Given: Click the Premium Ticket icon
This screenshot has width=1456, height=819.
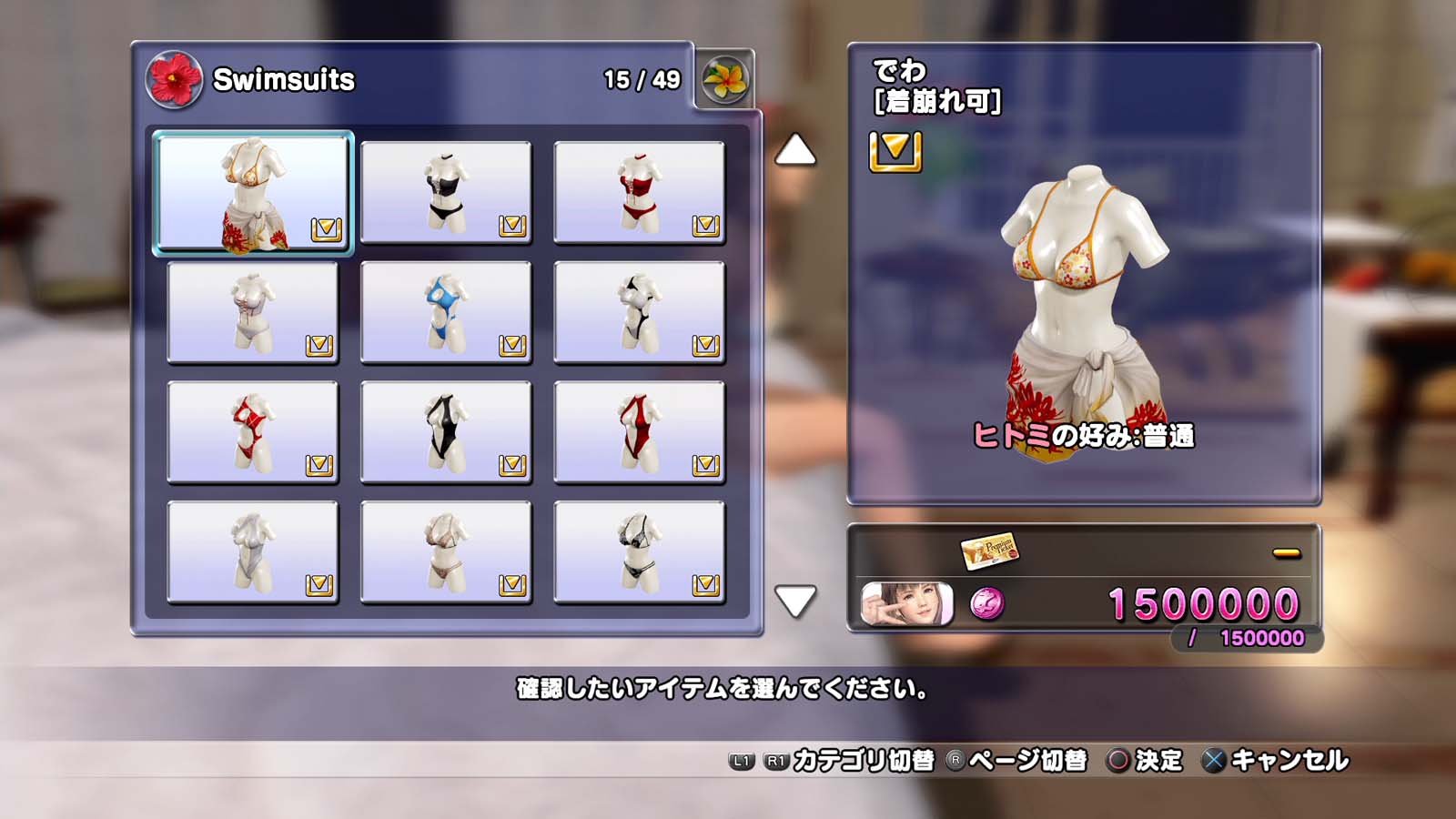Looking at the screenshot, I should [989, 550].
